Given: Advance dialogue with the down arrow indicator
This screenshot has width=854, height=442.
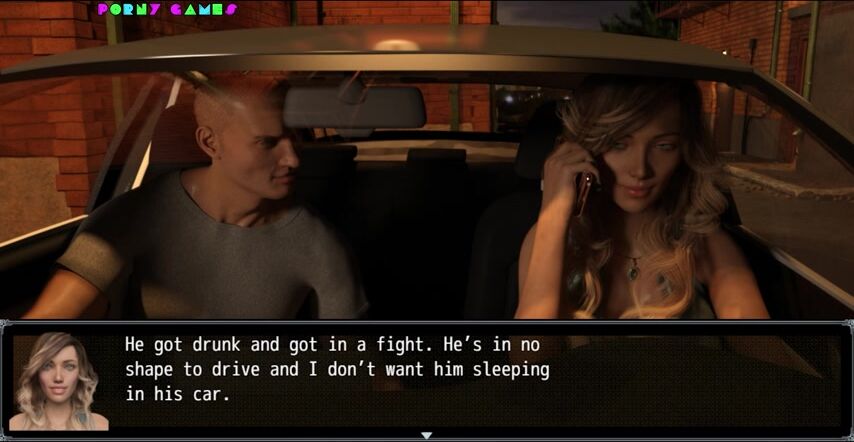Looking at the screenshot, I should coord(426,435).
